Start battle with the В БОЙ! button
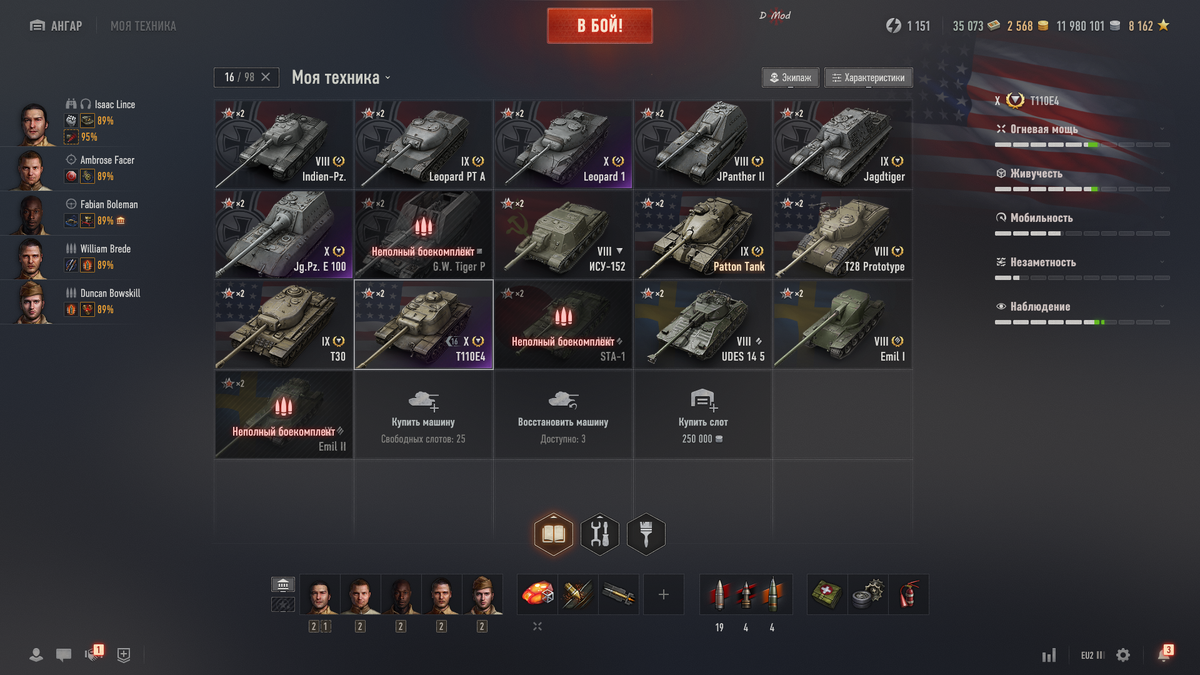1200x675 pixels. (x=599, y=26)
